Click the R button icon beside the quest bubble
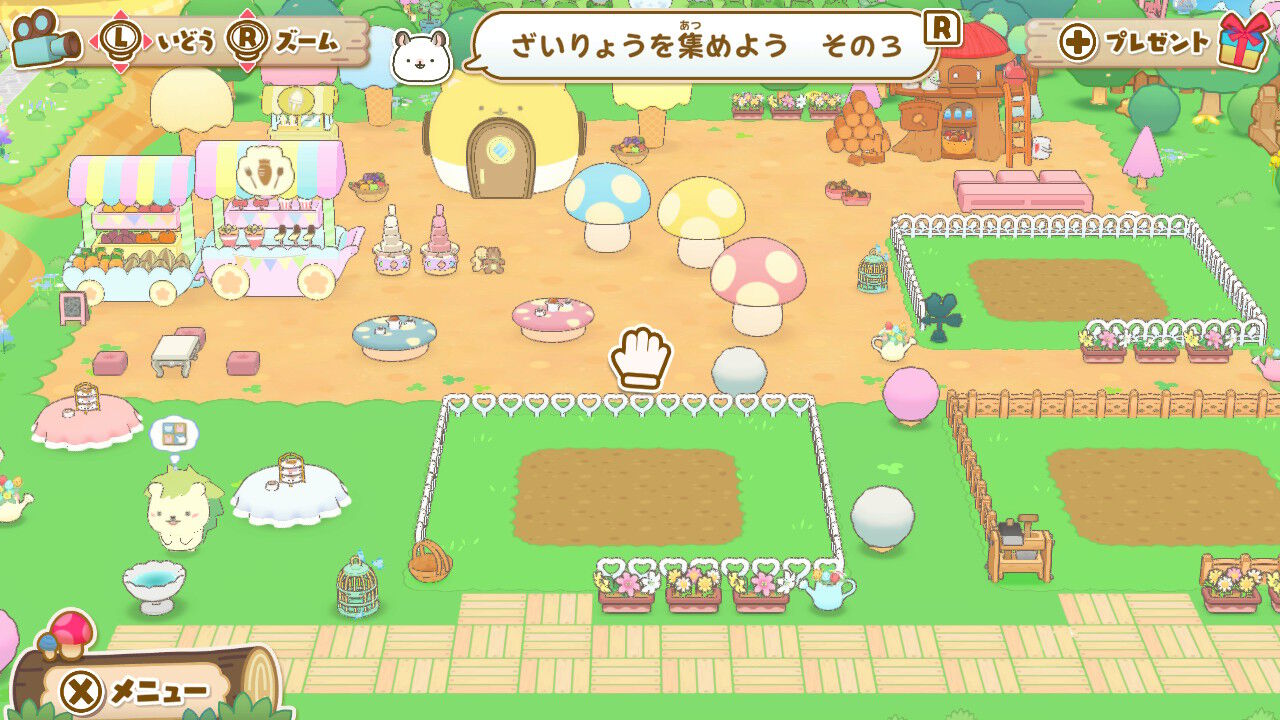This screenshot has height=720, width=1280. click(941, 32)
